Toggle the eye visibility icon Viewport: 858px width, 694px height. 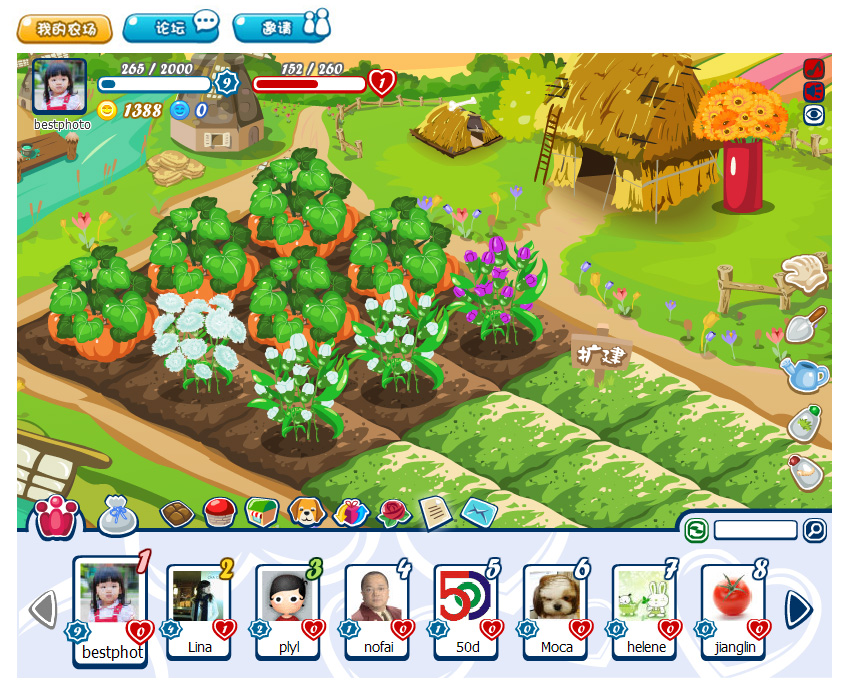(814, 115)
